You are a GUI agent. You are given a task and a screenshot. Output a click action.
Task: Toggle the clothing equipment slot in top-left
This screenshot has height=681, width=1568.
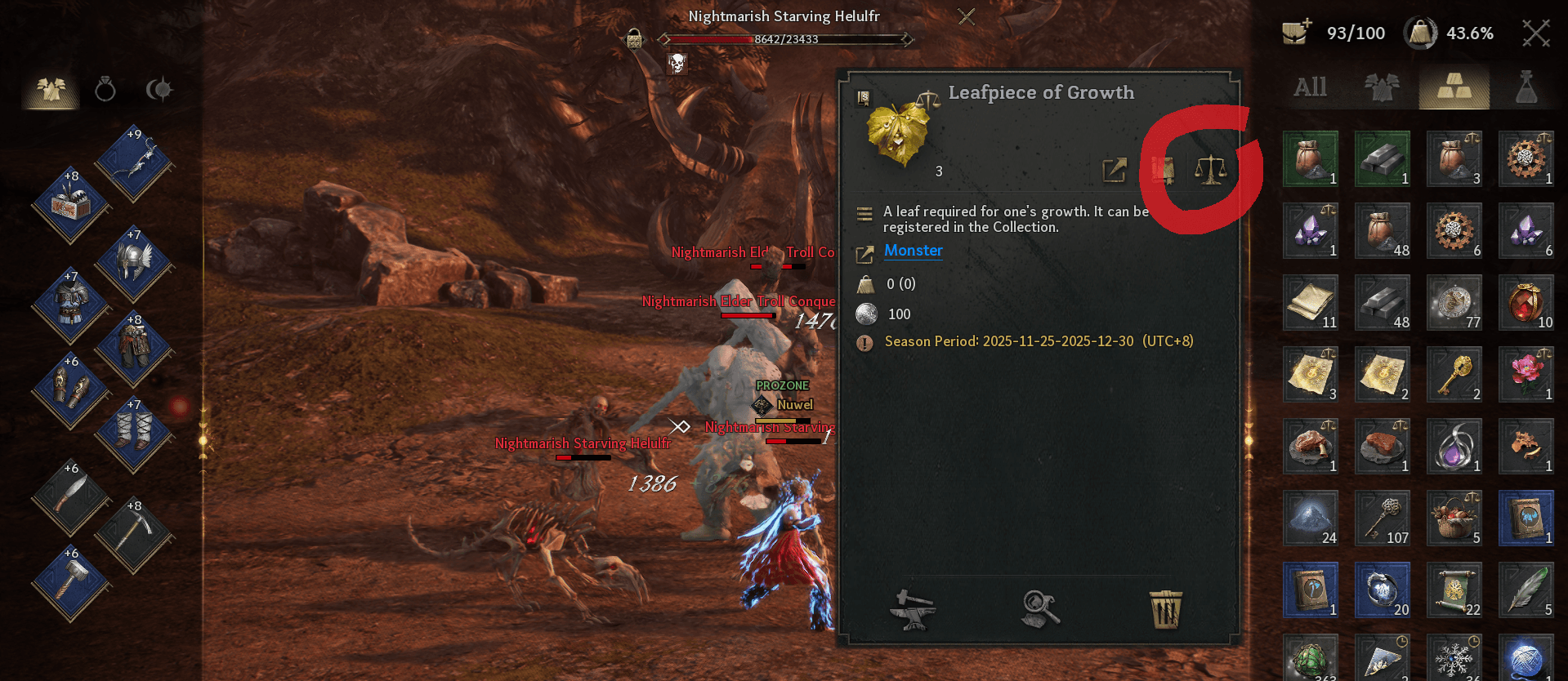[x=49, y=90]
